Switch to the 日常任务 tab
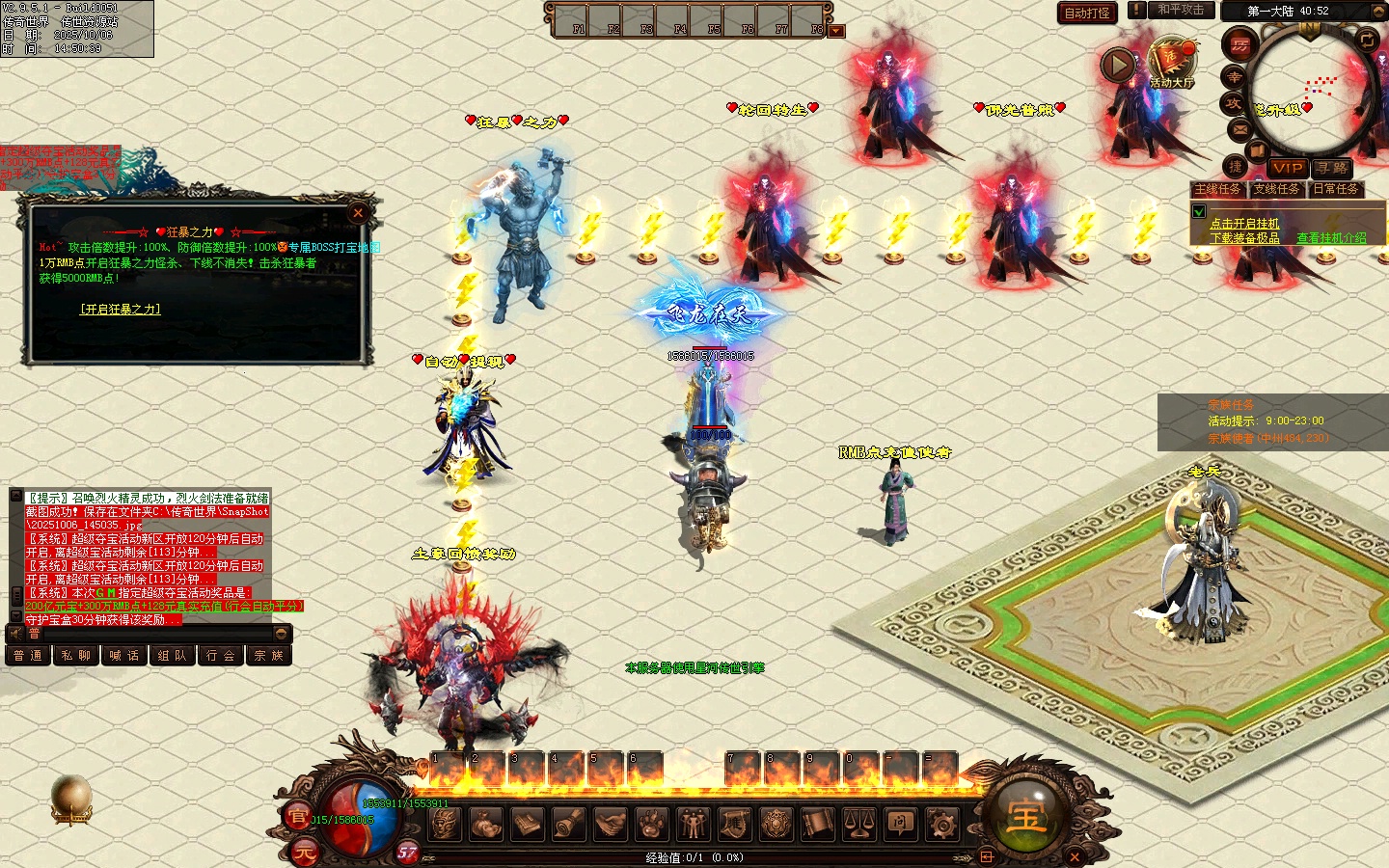This screenshot has height=868, width=1389. [1335, 189]
